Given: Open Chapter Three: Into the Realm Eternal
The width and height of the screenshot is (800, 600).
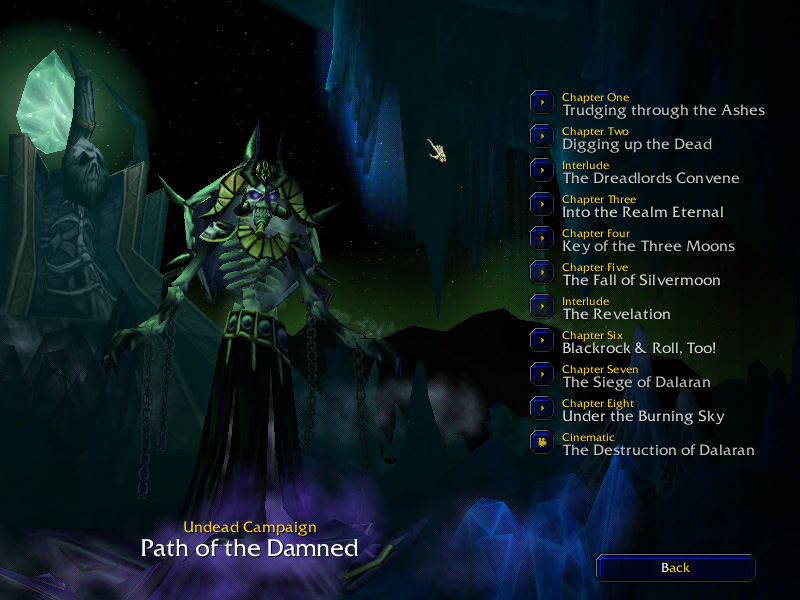Looking at the screenshot, I should pos(542,204).
